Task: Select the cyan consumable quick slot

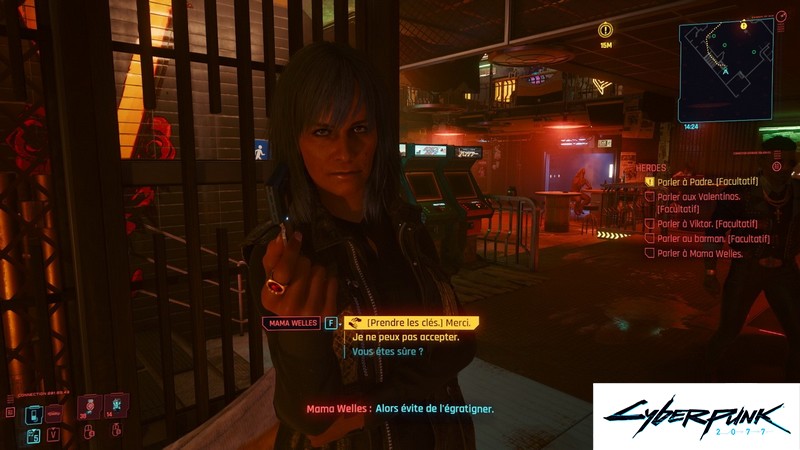Action: pos(115,404)
